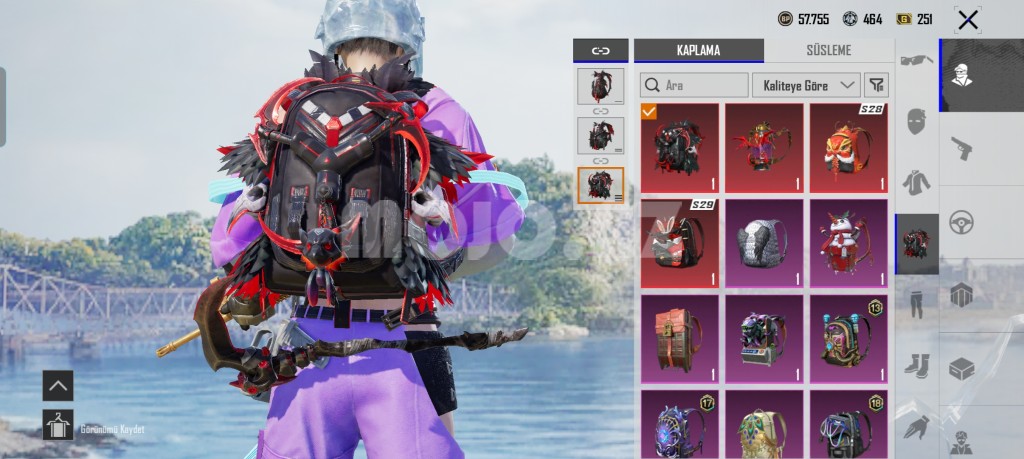This screenshot has height=459, width=1024.
Task: Switch to the Süsleme tab
Action: (829, 50)
